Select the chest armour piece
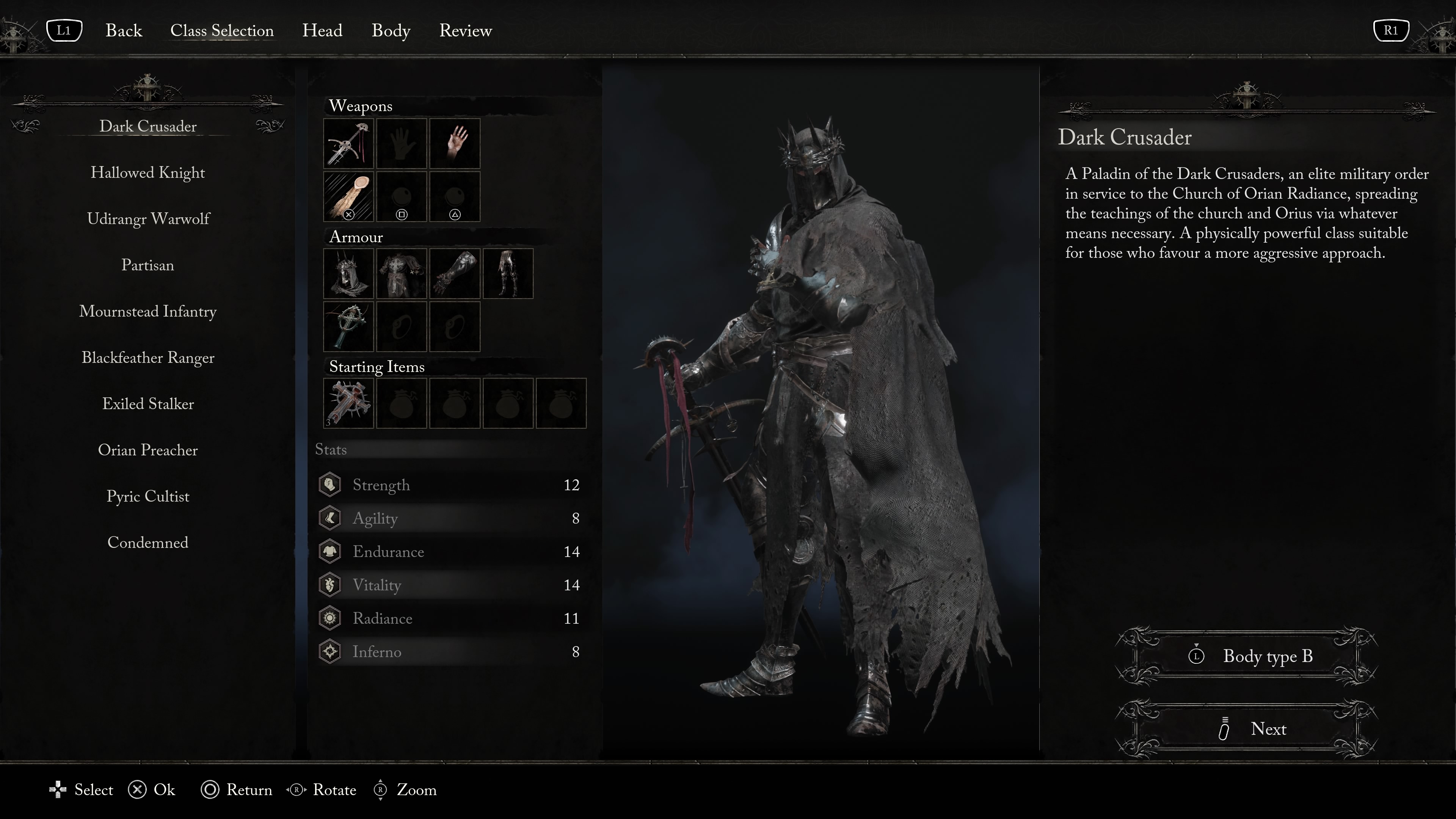 (x=401, y=273)
